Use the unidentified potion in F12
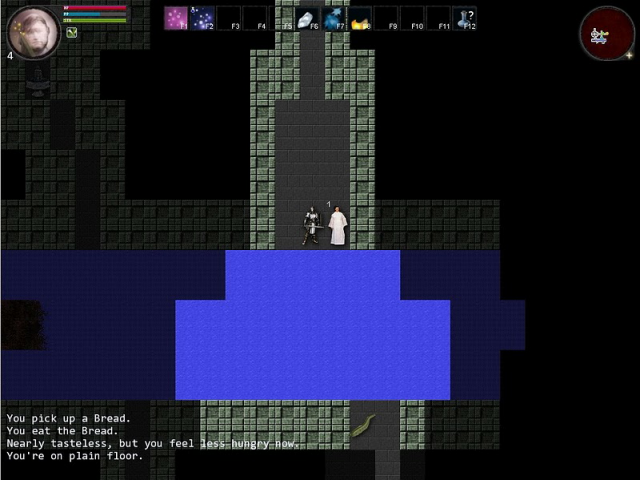640x480 pixels. point(464,18)
